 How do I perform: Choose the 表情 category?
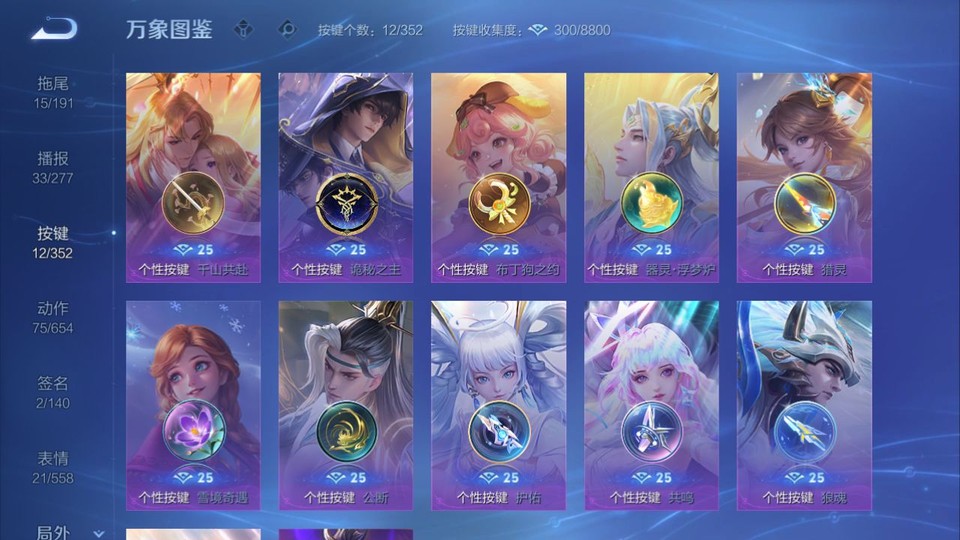coord(54,467)
